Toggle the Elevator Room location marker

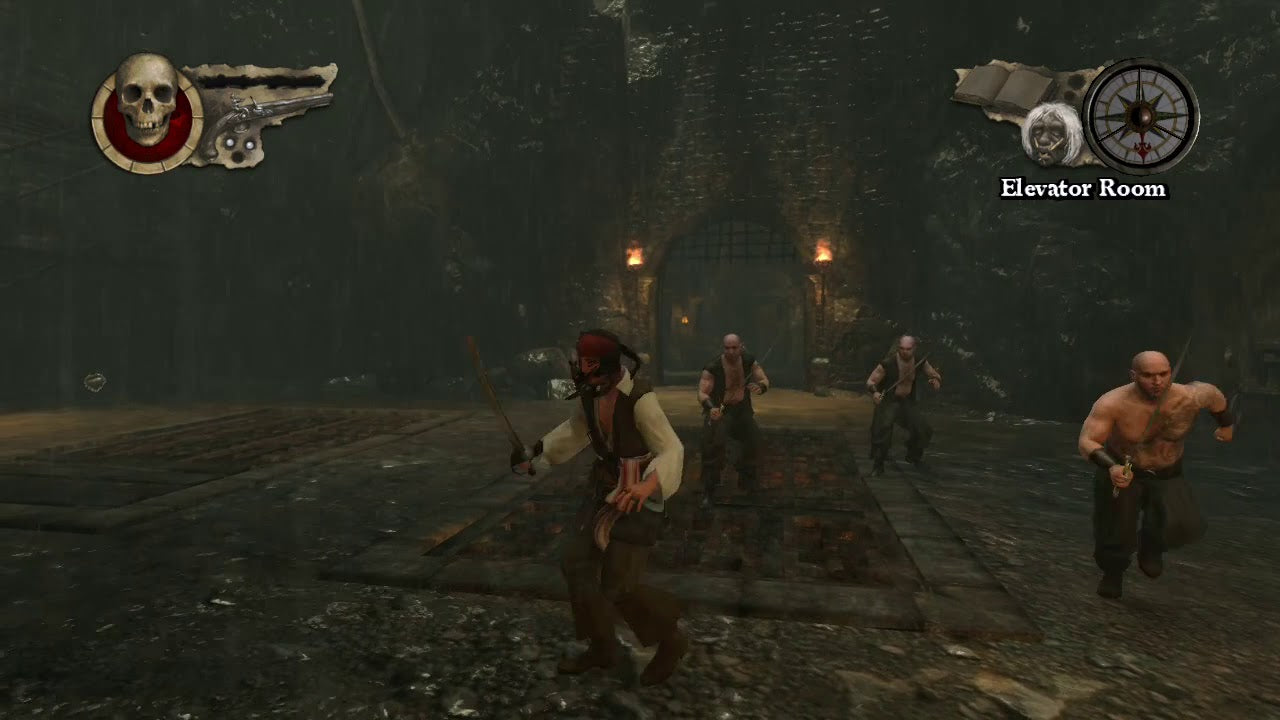(x=1083, y=188)
